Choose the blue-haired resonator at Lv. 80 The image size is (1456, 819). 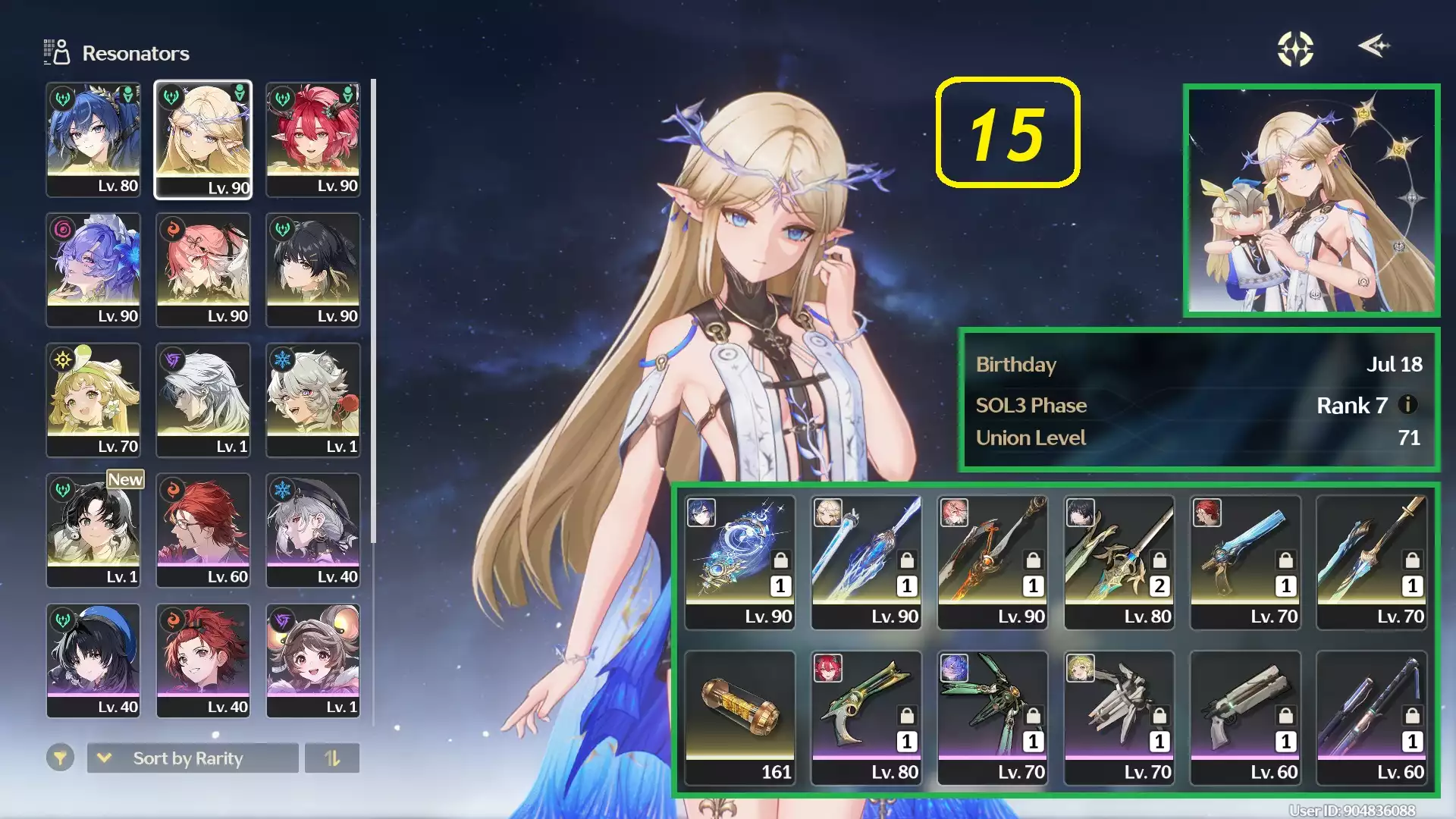click(93, 140)
